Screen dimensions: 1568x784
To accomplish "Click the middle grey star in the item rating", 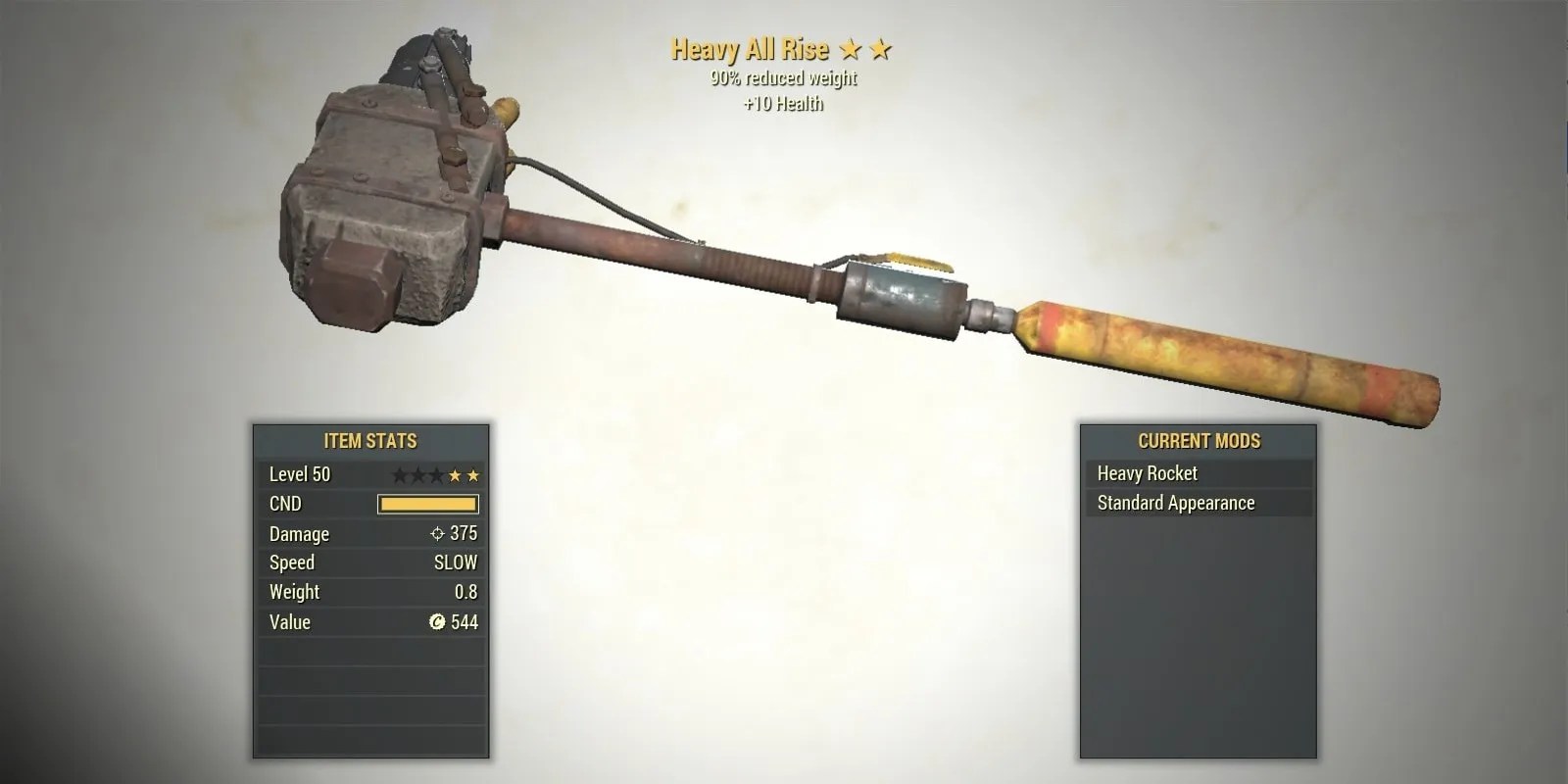I will click(x=419, y=474).
